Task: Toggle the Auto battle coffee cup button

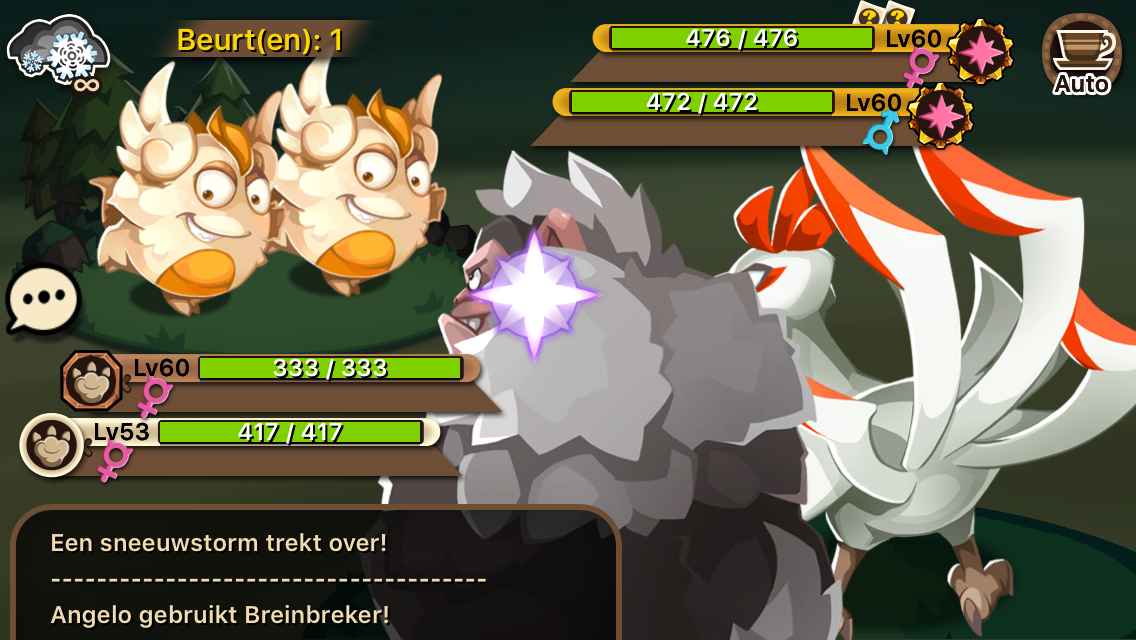Action: [1082, 55]
